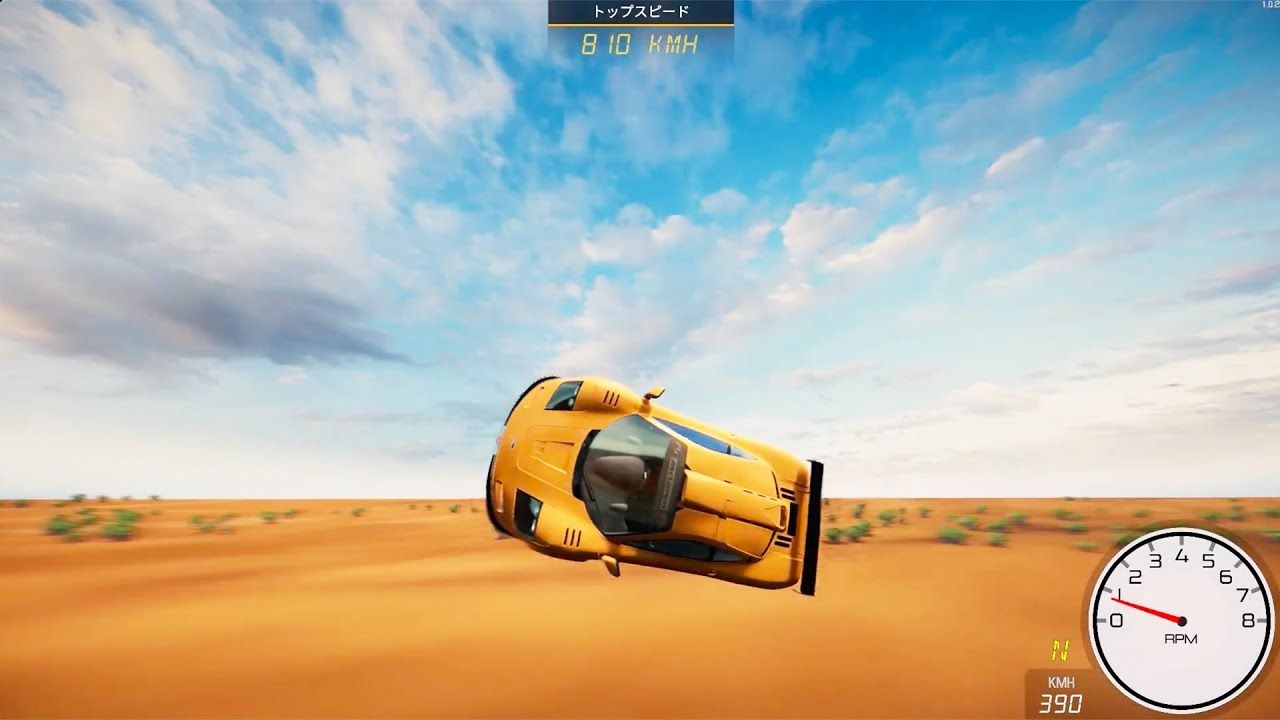1280x720 pixels.
Task: Click the RPM tachometer gauge
Action: (x=1185, y=620)
